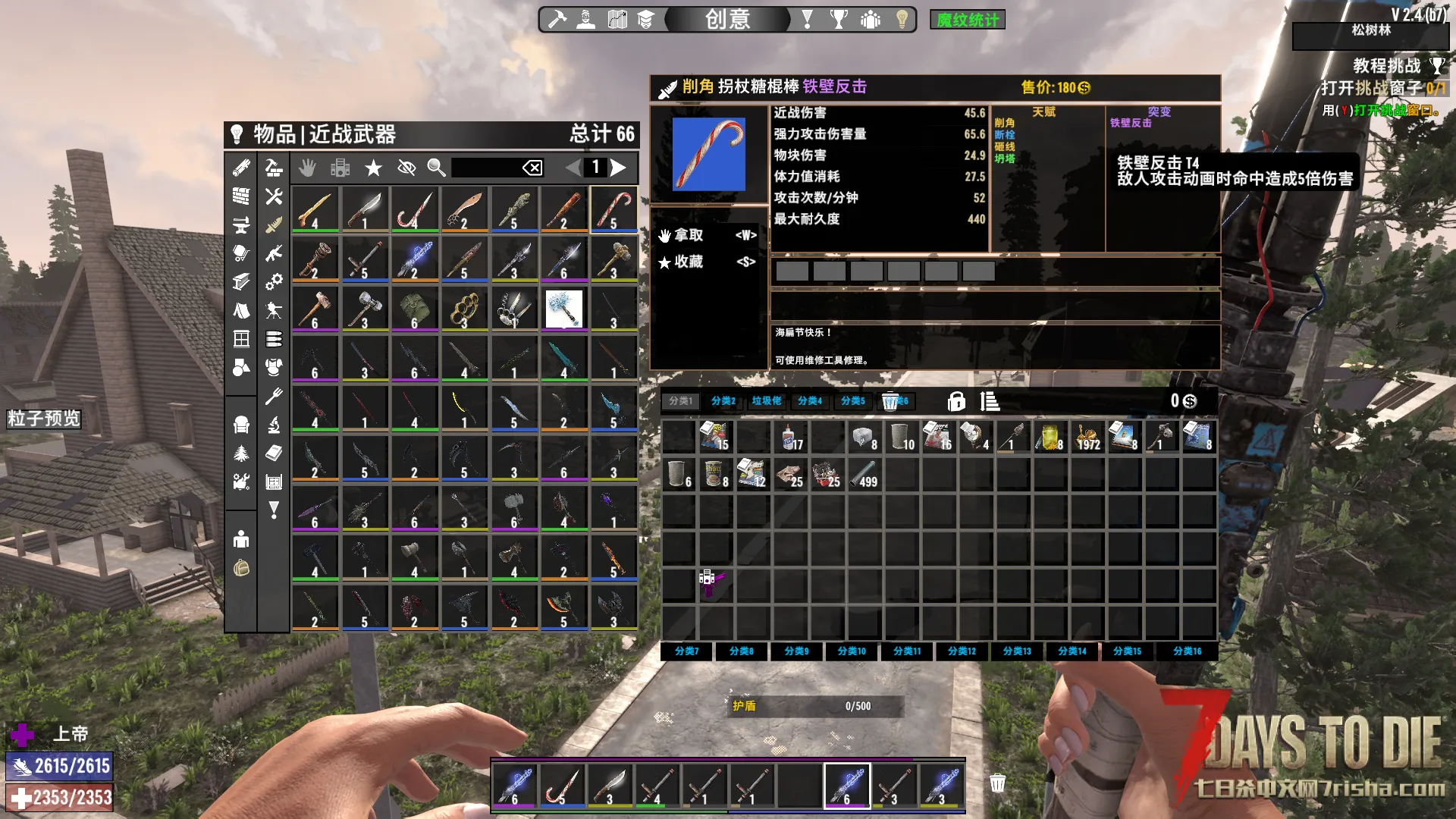
Task: Focus the item search text box
Action: click(485, 168)
